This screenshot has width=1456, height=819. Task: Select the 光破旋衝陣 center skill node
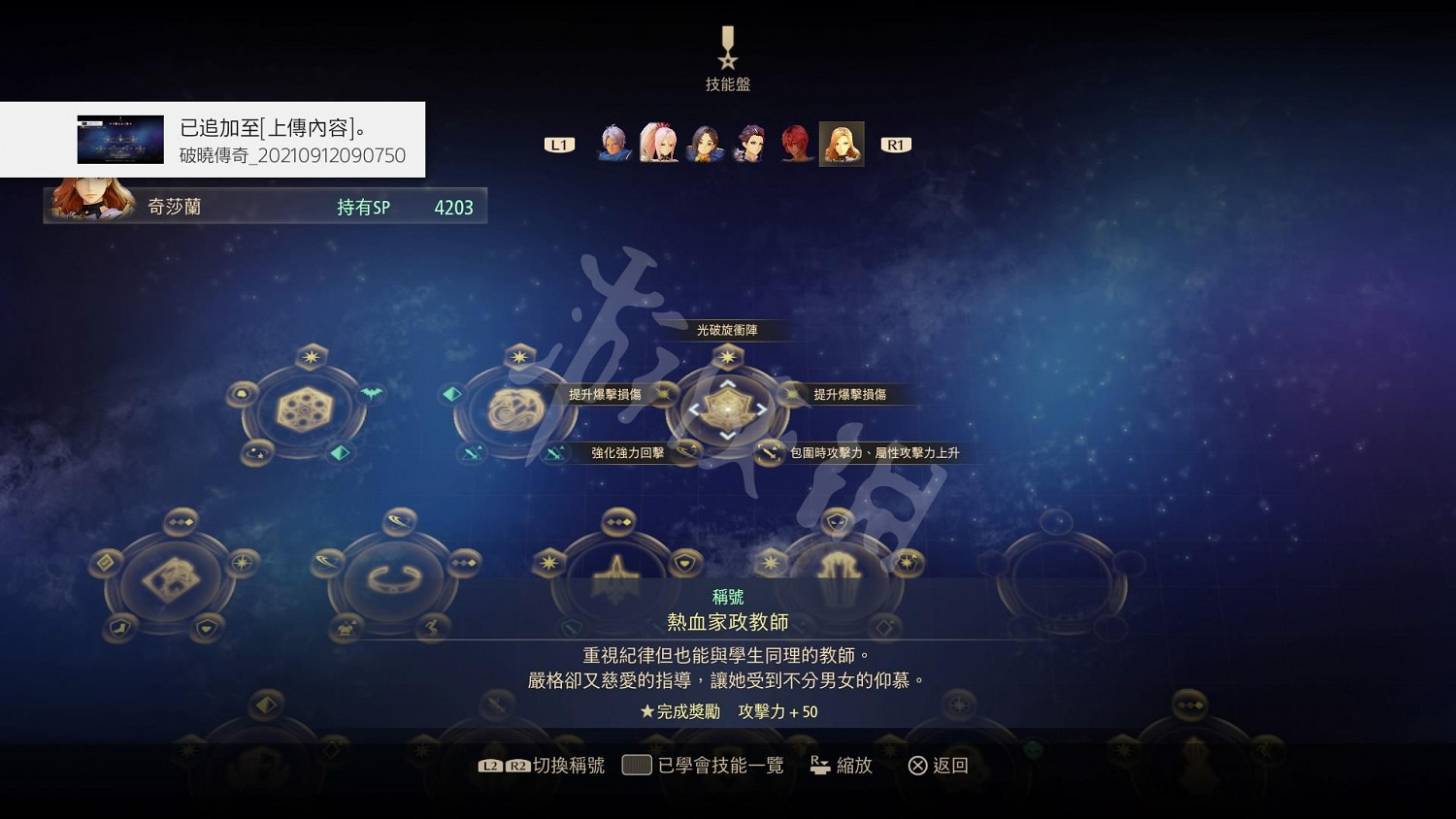pyautogui.click(x=727, y=409)
